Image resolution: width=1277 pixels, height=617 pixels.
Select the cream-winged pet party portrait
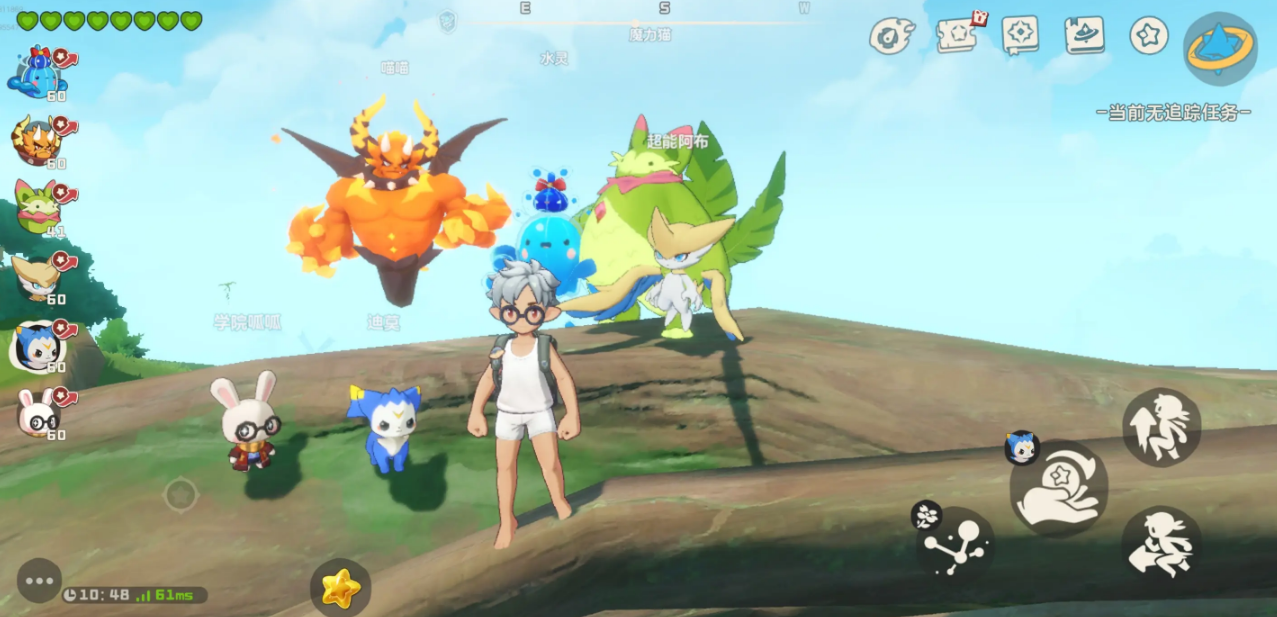pos(36,277)
